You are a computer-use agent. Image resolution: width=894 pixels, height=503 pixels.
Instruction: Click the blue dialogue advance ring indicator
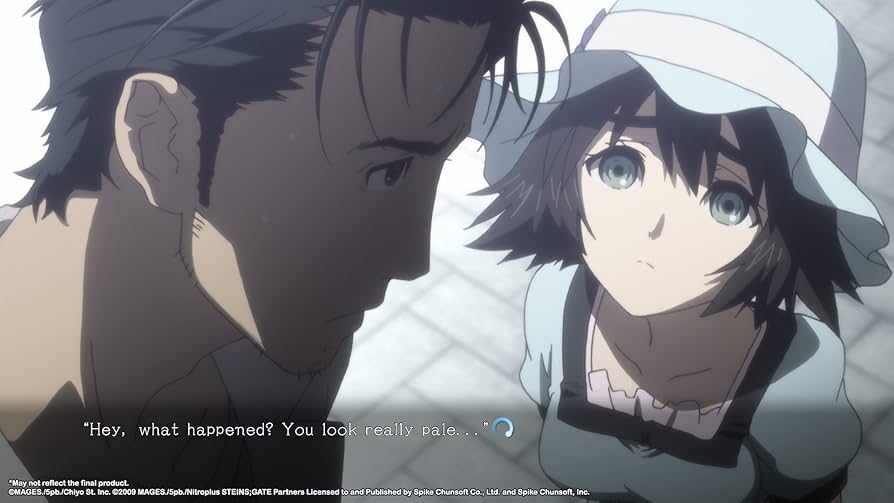tap(504, 428)
